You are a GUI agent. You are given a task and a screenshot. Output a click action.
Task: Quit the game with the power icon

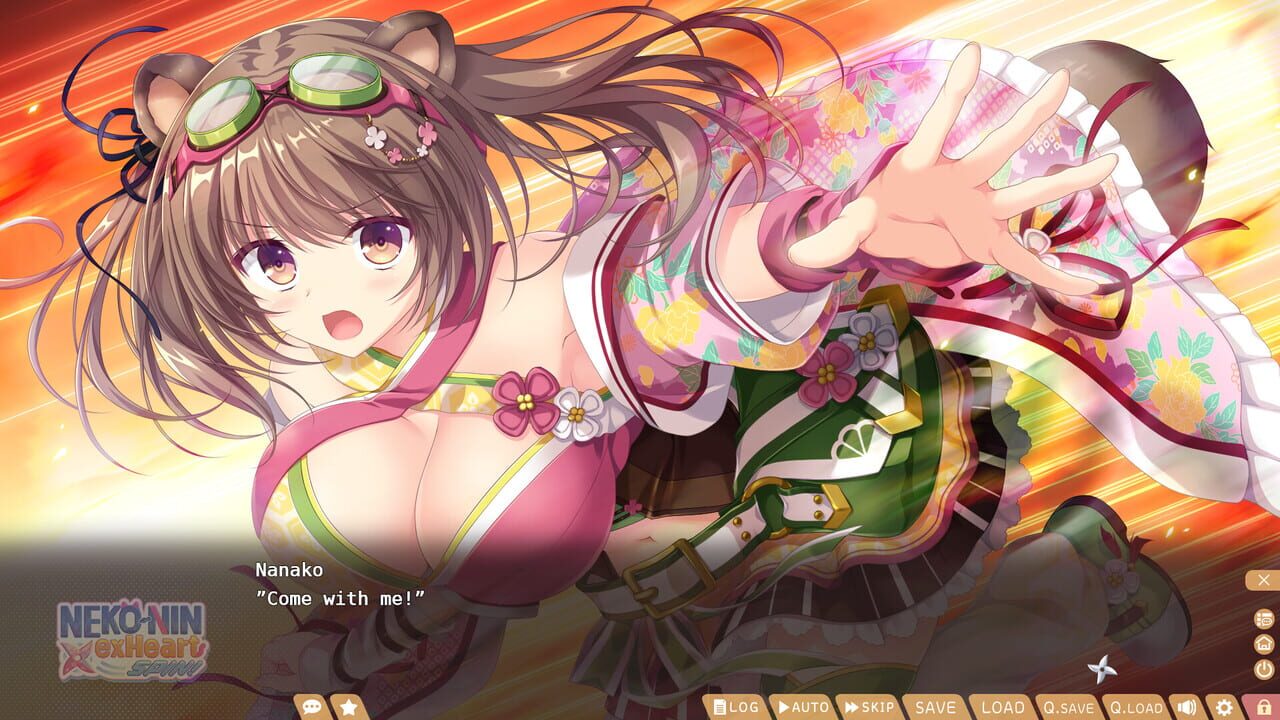(x=1262, y=670)
